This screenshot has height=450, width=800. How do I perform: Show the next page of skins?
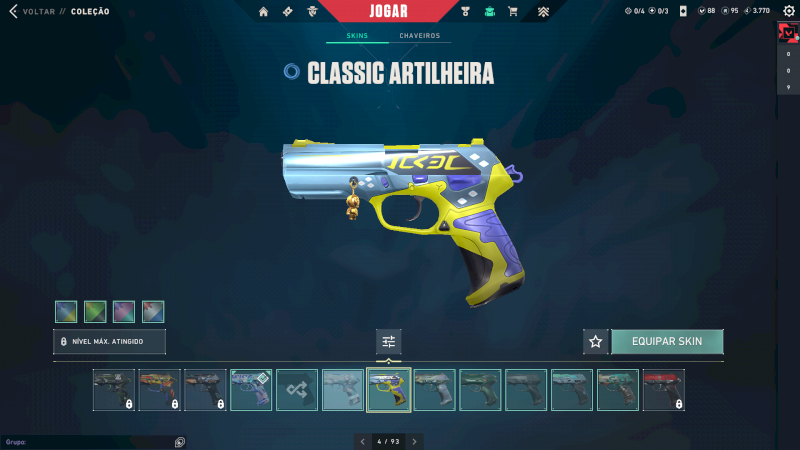pyautogui.click(x=414, y=441)
